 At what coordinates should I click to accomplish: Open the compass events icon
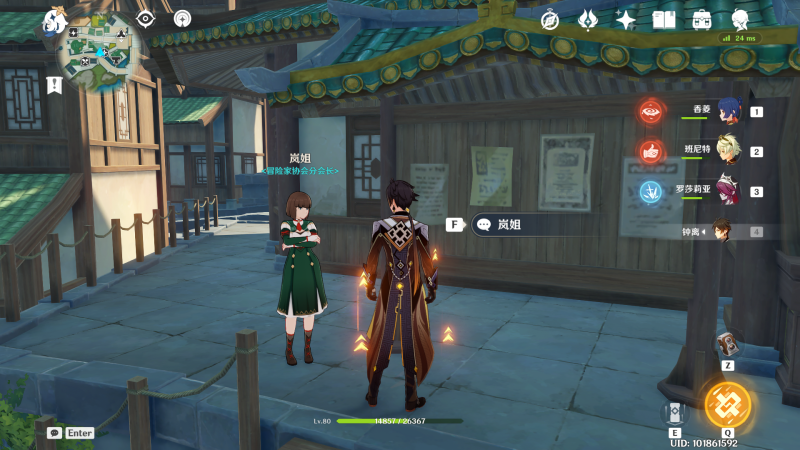click(x=550, y=19)
